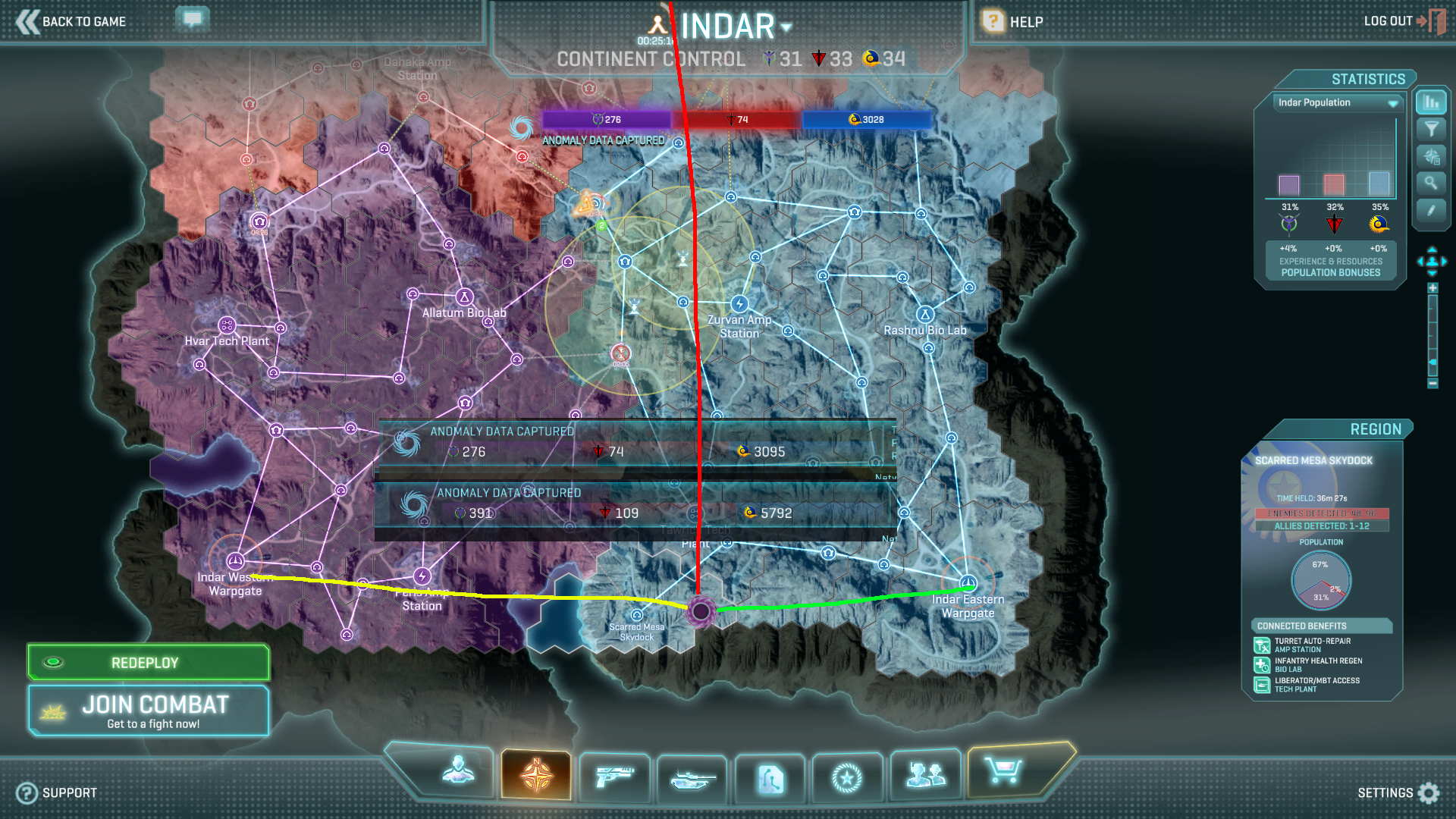Select the compass map navigation icon
The height and width of the screenshot is (819, 1456).
pyautogui.click(x=537, y=775)
